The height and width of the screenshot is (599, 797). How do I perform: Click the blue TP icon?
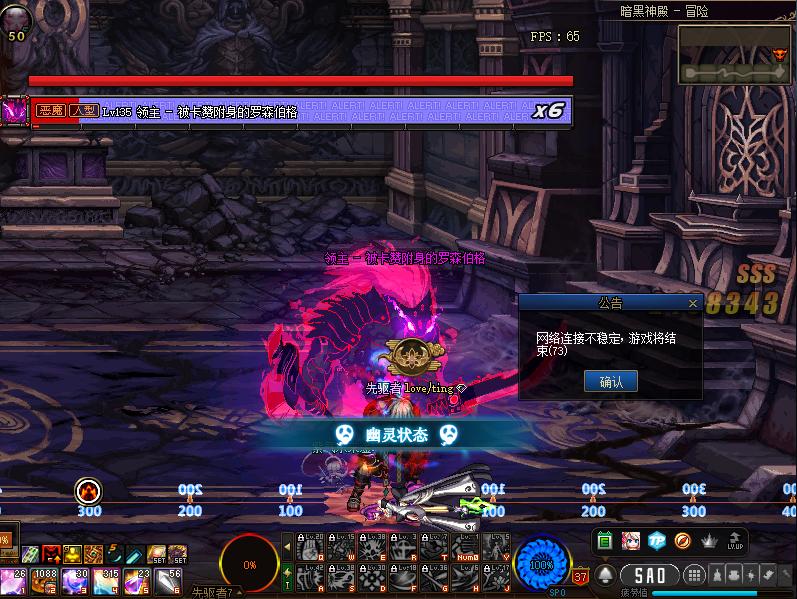(657, 541)
